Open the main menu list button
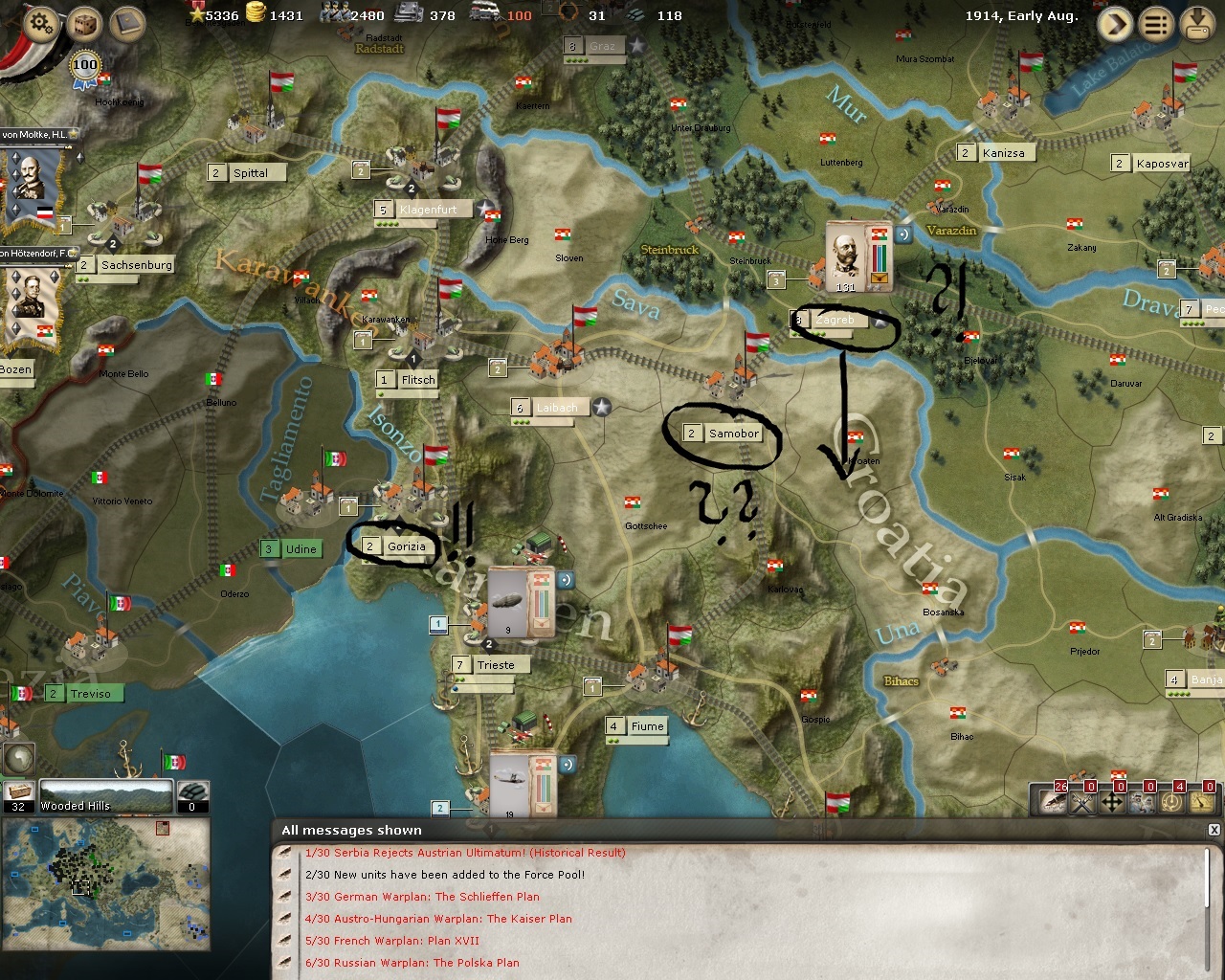Viewport: 1225px width, 980px height. [1156, 25]
